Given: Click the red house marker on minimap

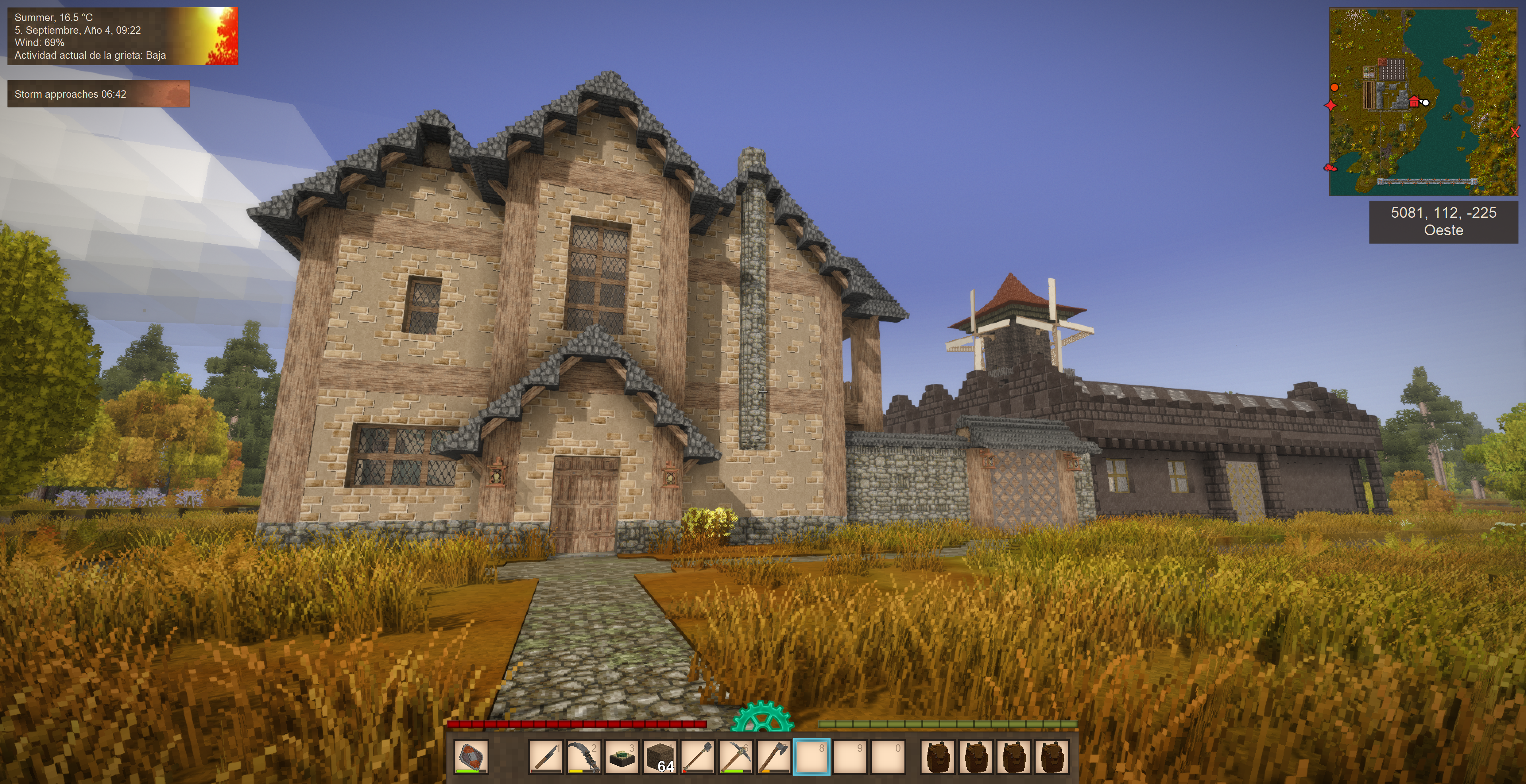Looking at the screenshot, I should coord(1414,102).
